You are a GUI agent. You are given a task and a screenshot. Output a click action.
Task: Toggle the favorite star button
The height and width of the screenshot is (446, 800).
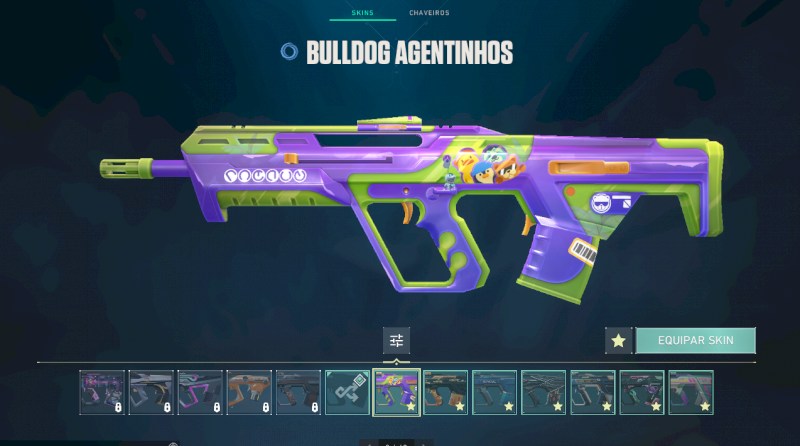618,340
